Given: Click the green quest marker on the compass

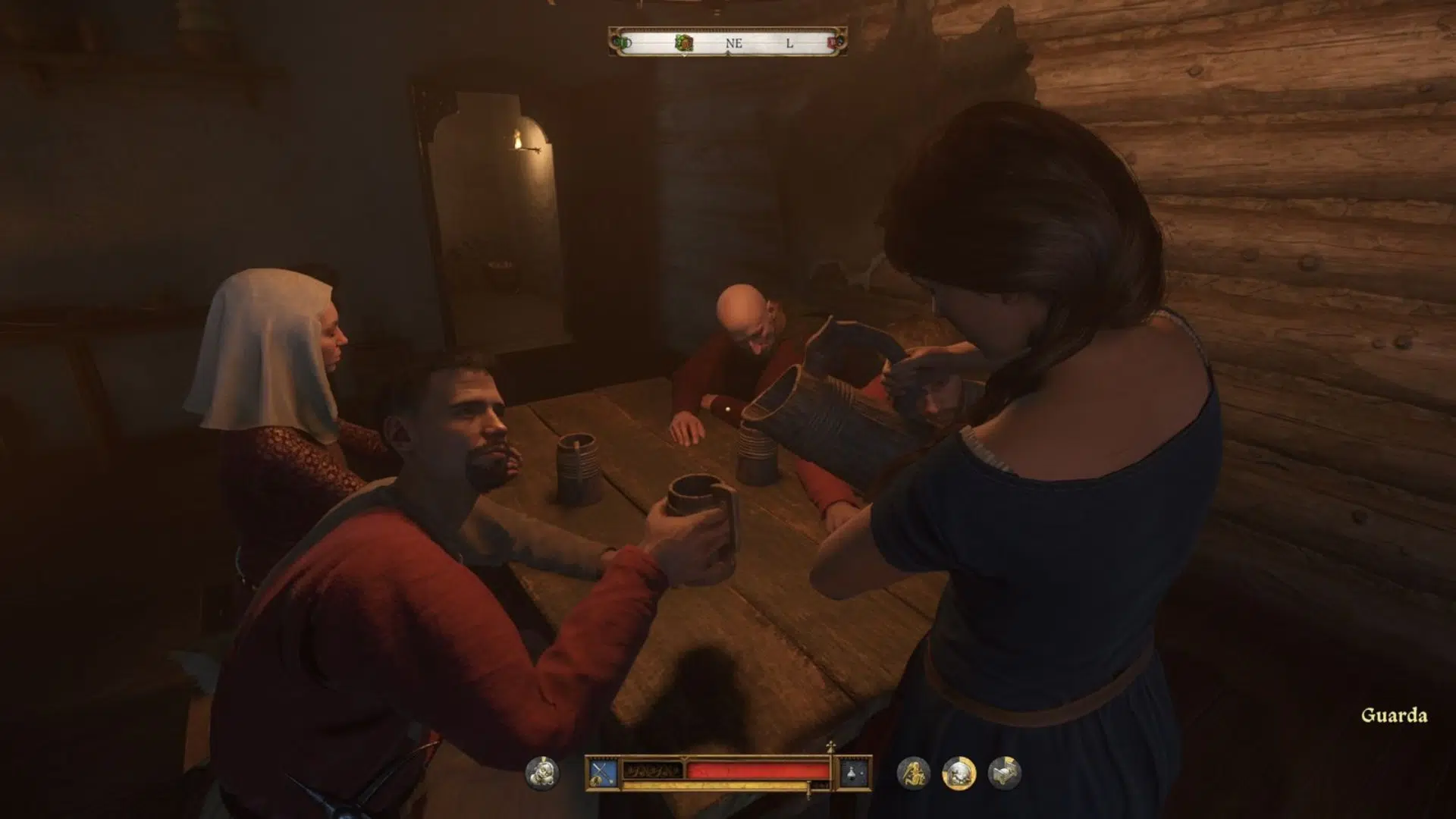Looking at the screenshot, I should tap(684, 43).
